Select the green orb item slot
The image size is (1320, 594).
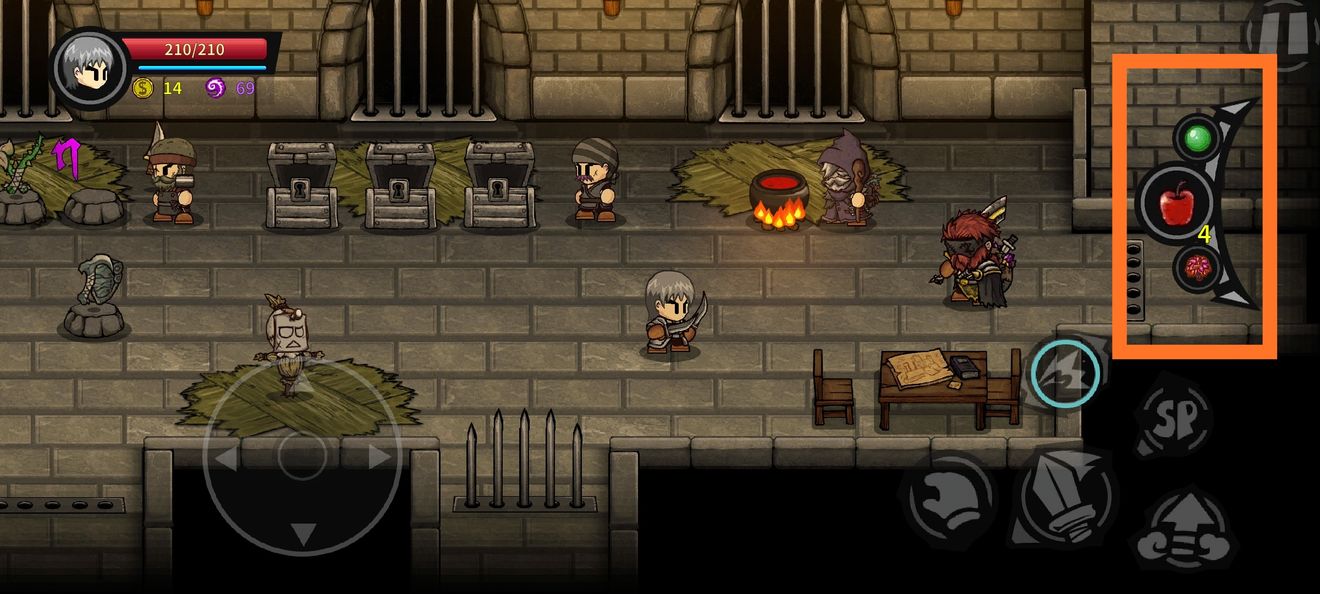pyautogui.click(x=1193, y=138)
